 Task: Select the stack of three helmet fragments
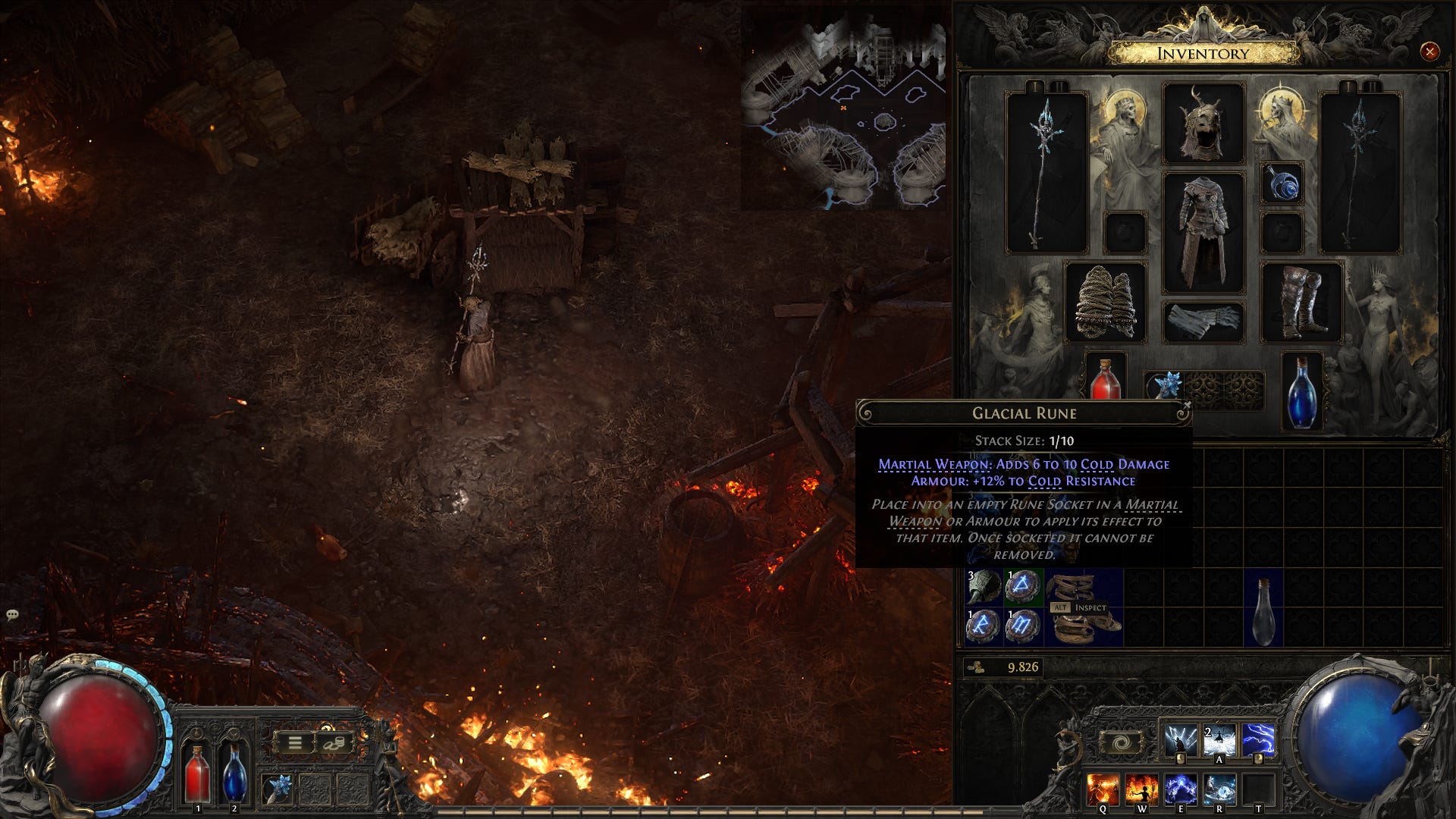984,587
